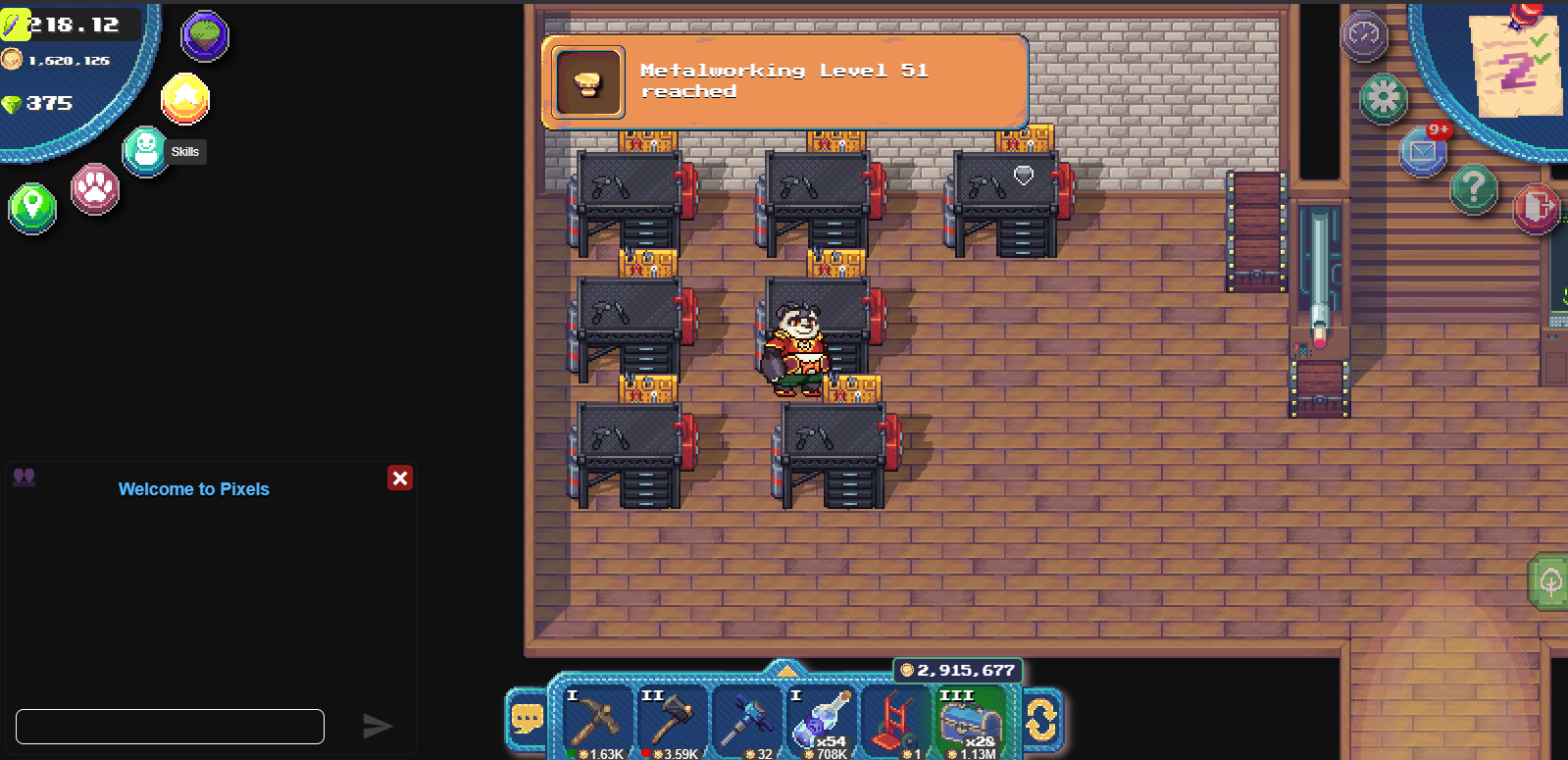Open the Skills menu icon
The height and width of the screenshot is (760, 1568).
tap(146, 150)
